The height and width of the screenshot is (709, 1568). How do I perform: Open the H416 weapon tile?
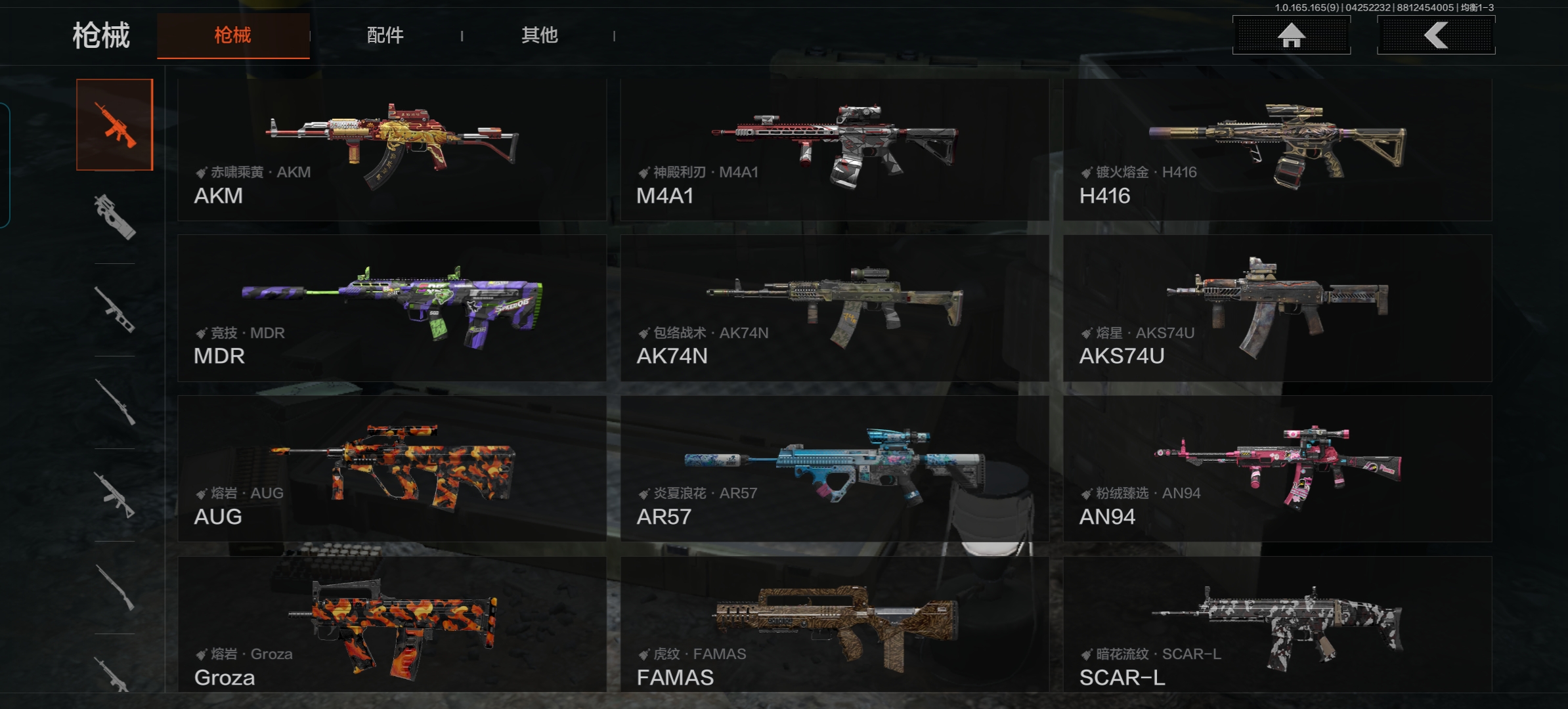tap(1277, 150)
